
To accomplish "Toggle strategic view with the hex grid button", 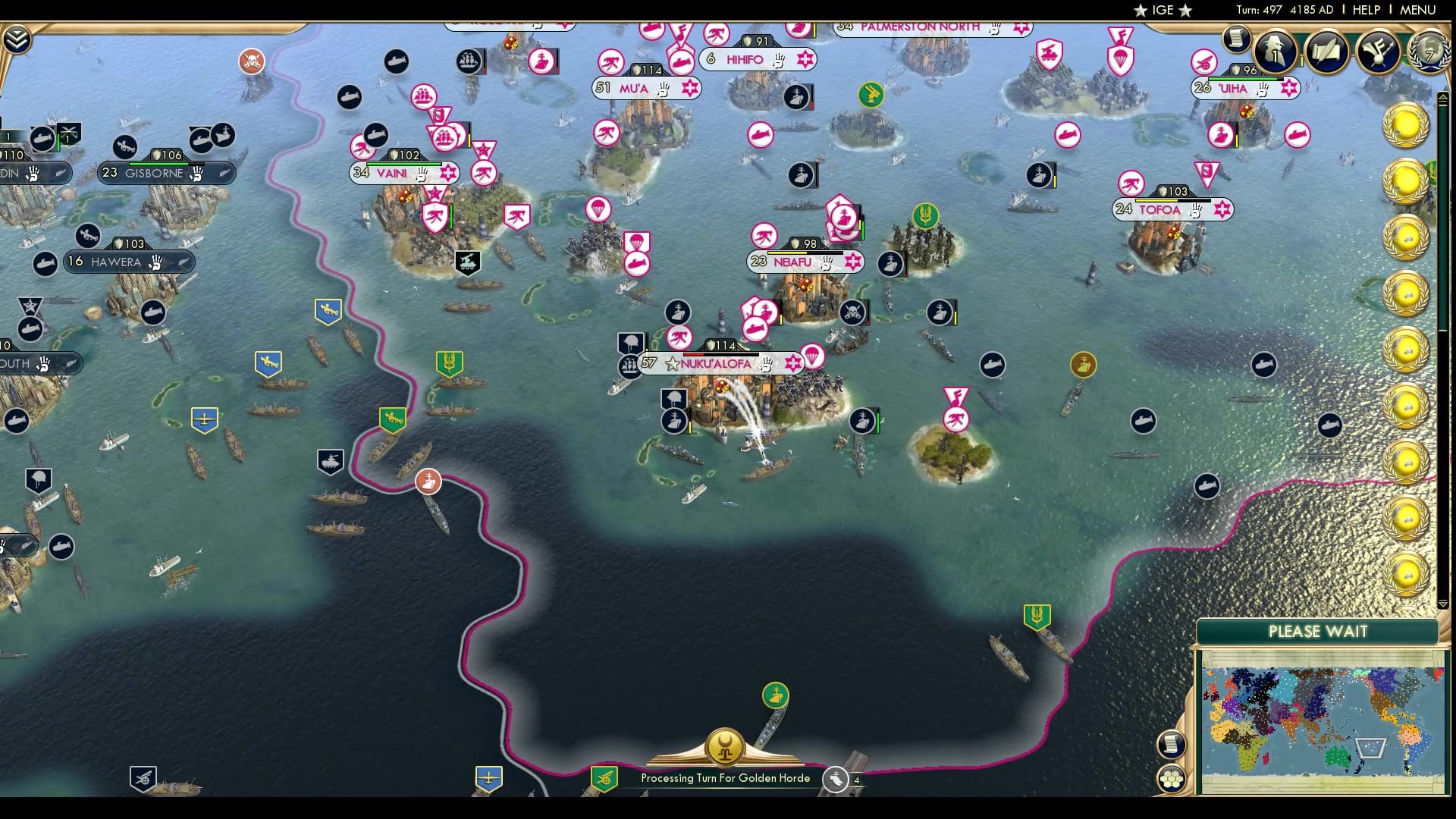I will [1172, 779].
